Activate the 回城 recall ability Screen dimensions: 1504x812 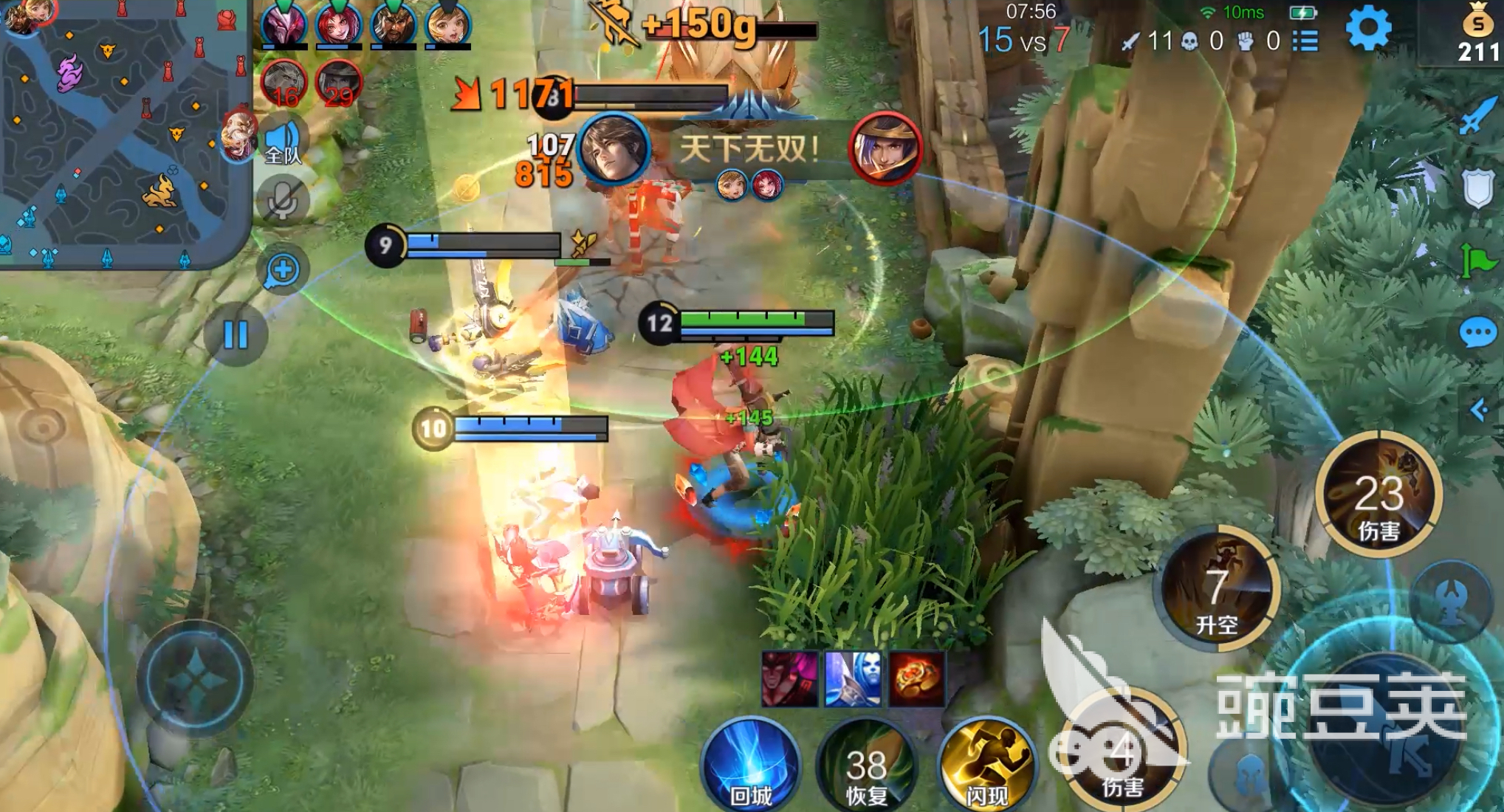(750, 764)
